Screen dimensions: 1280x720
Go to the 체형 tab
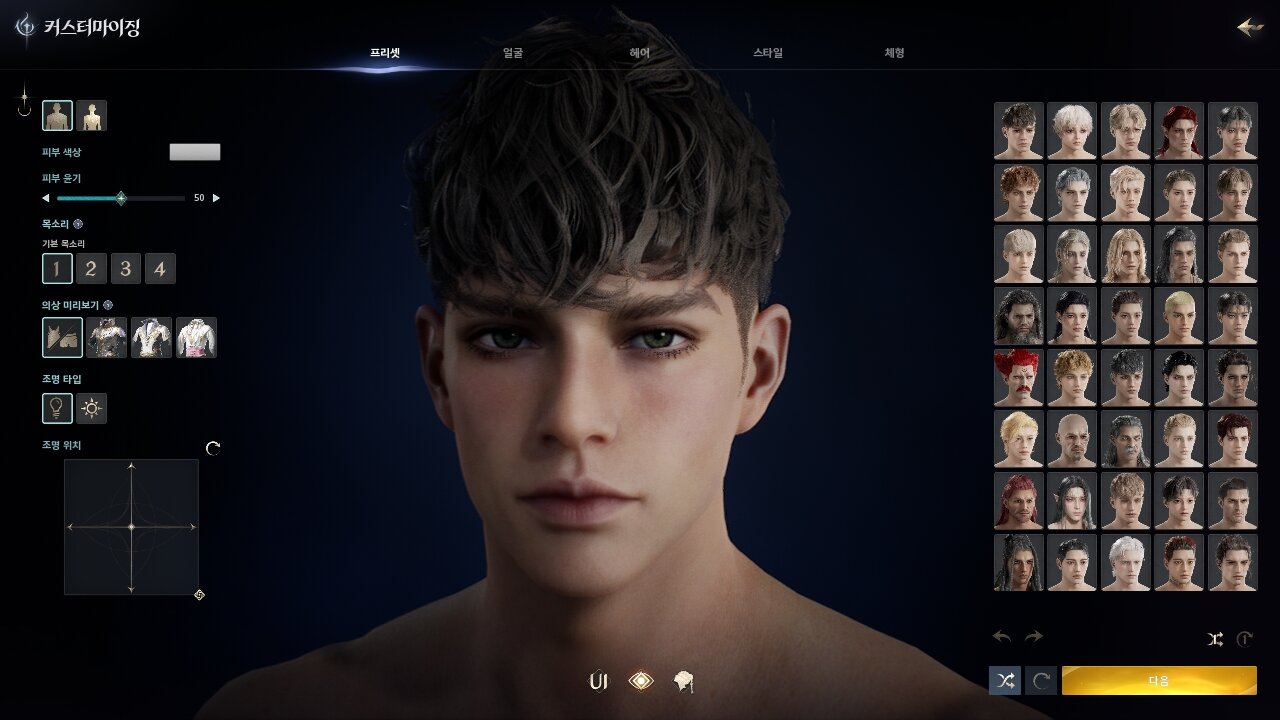coord(894,53)
